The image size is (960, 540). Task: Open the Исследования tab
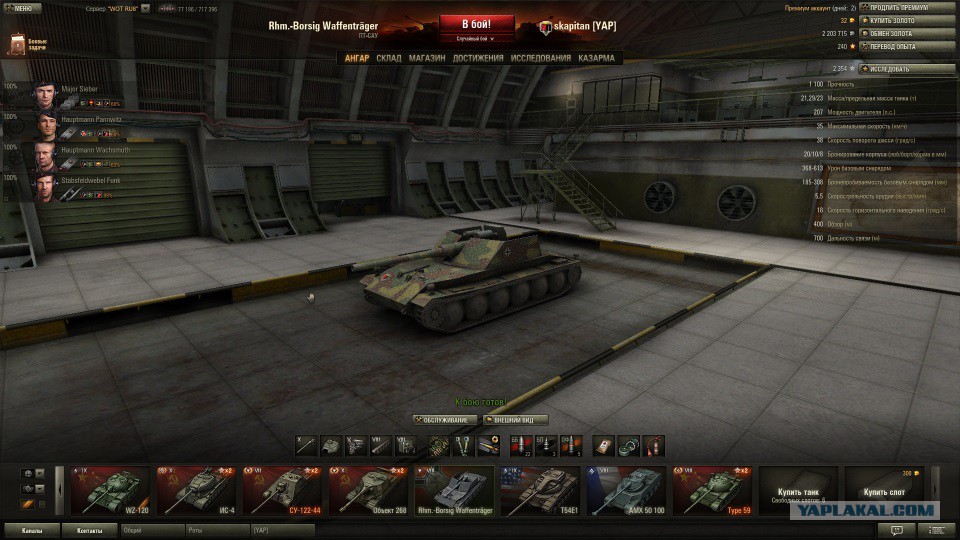coord(541,58)
